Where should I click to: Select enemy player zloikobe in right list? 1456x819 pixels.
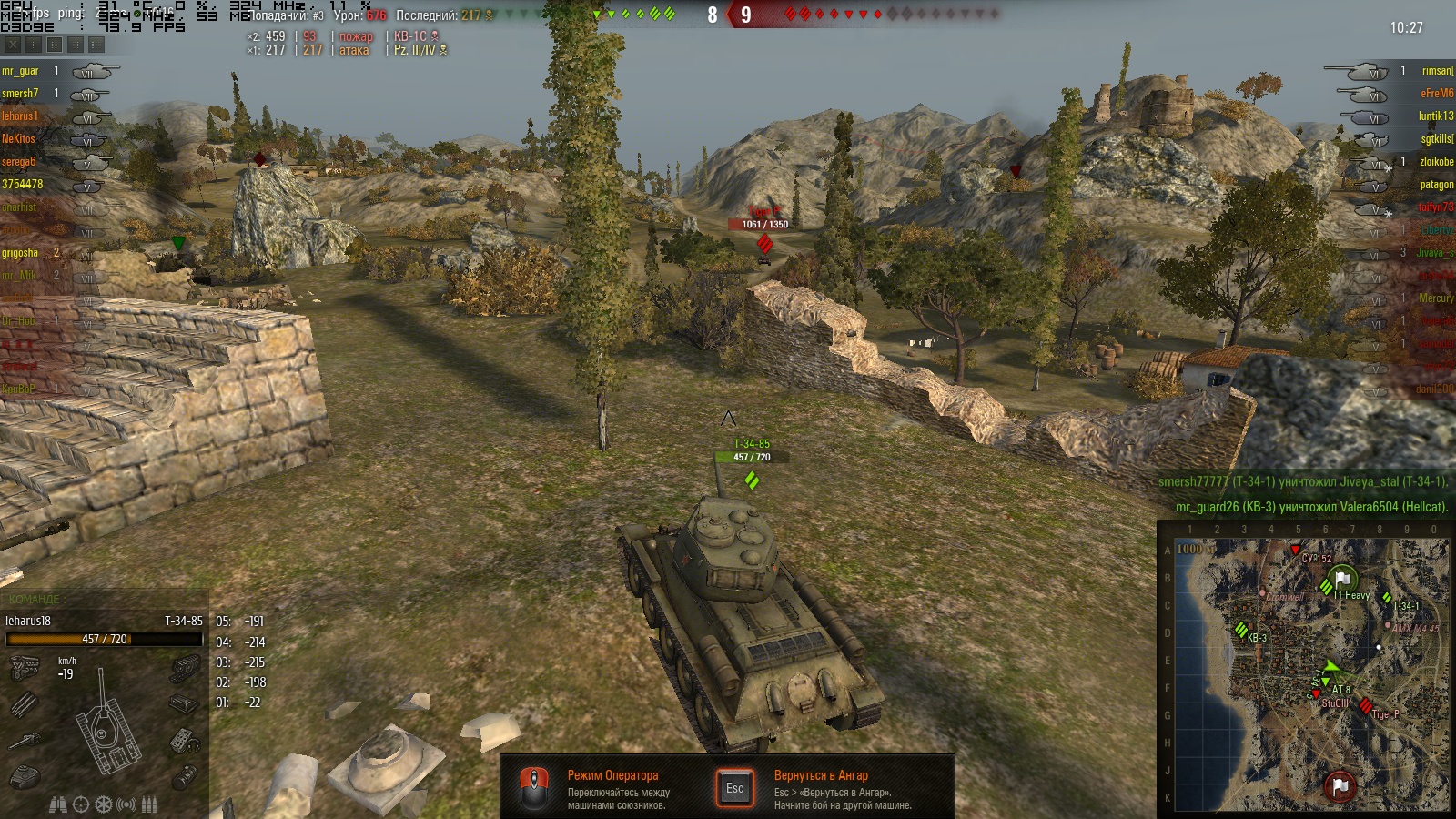[1436, 162]
